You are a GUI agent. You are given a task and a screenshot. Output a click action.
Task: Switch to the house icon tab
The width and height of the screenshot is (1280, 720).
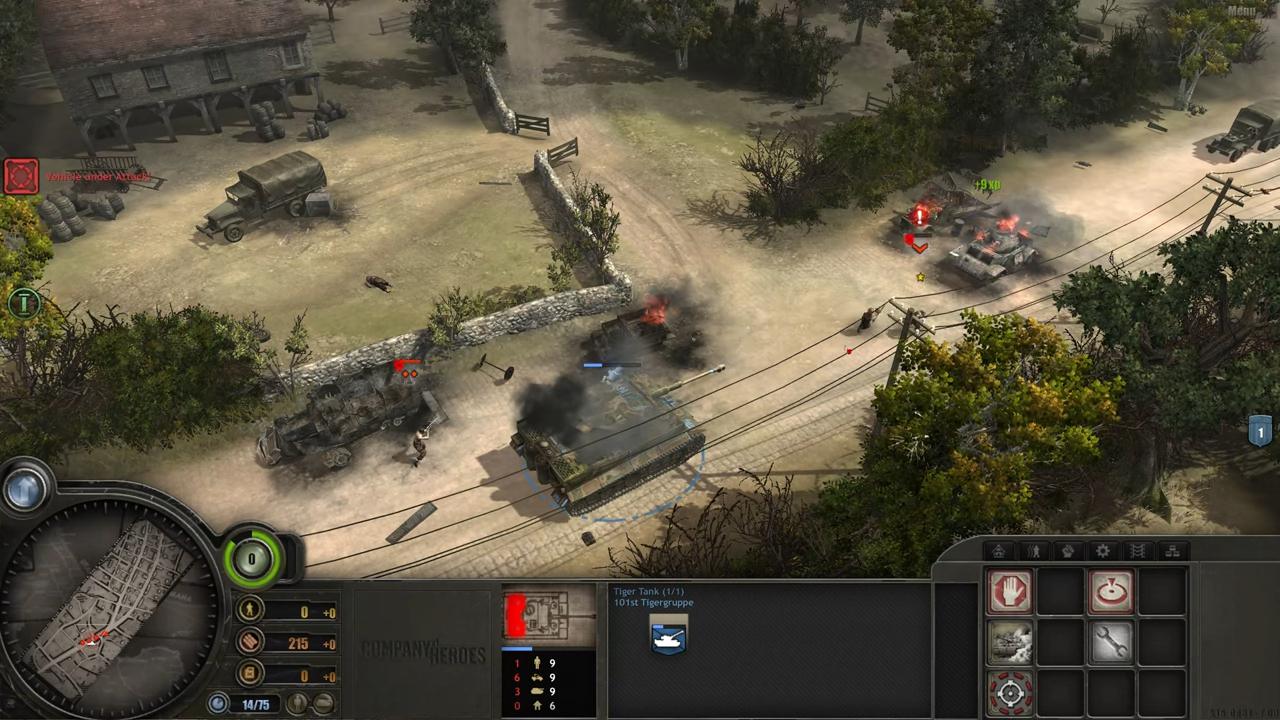(x=999, y=551)
